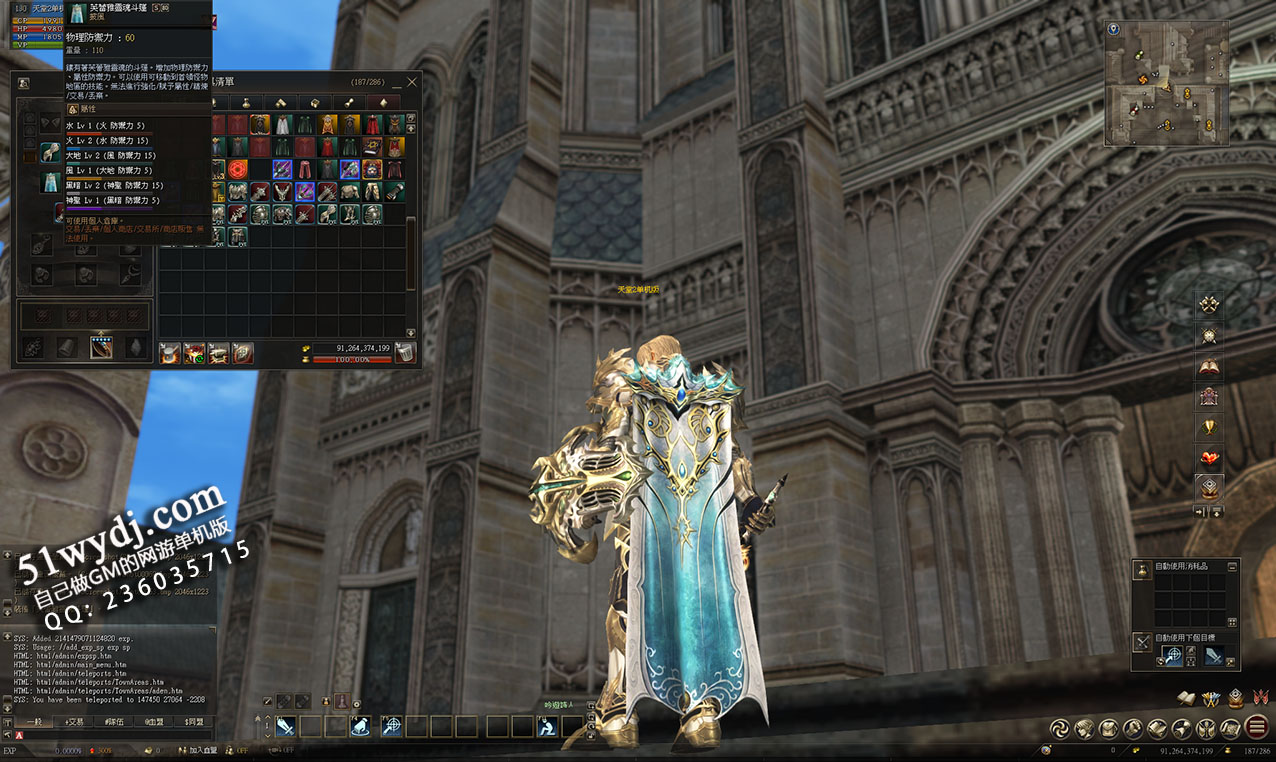Open the red main menu button
The image size is (1276, 762).
pyautogui.click(x=1257, y=728)
